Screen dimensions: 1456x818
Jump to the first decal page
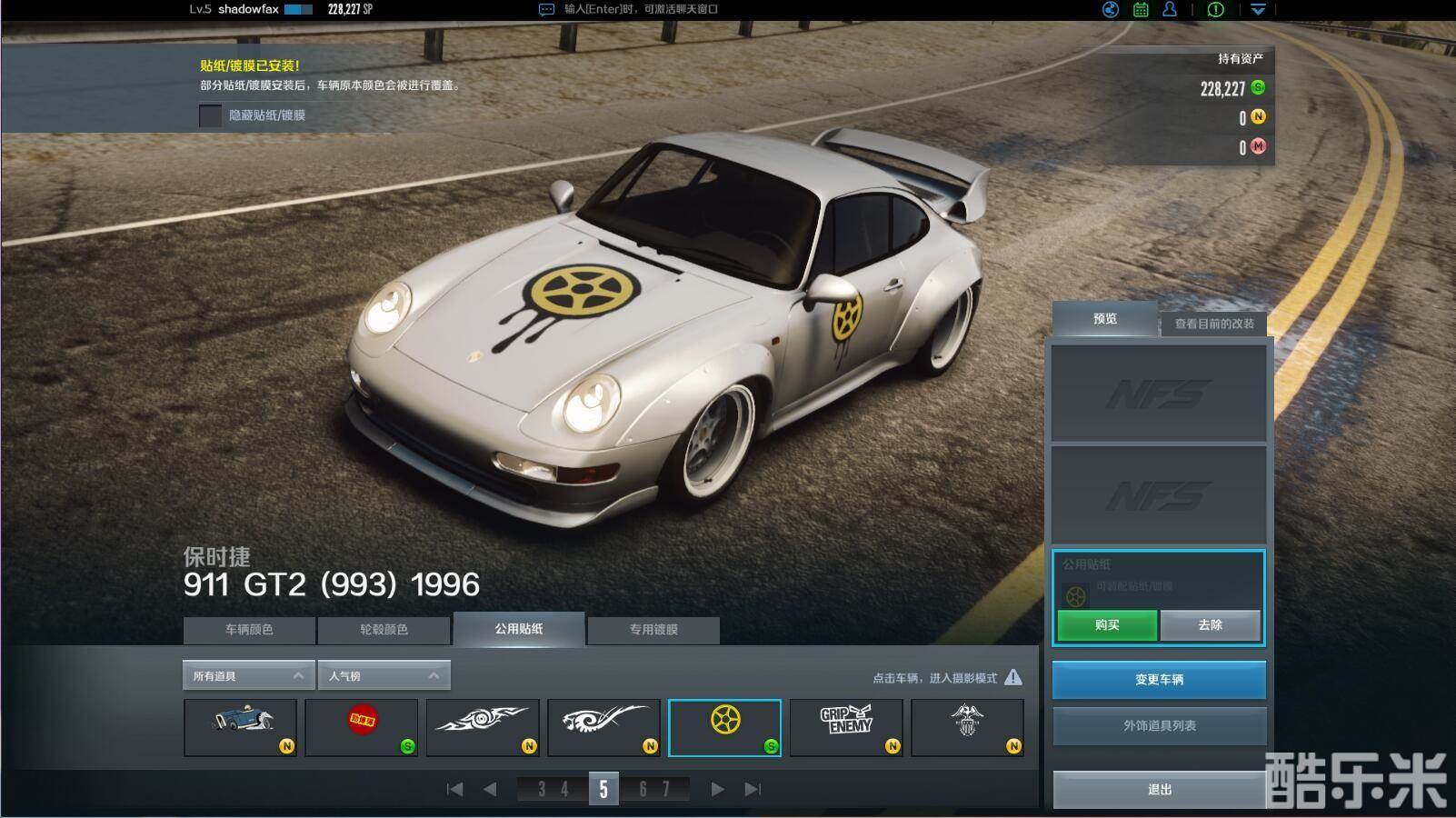[455, 789]
